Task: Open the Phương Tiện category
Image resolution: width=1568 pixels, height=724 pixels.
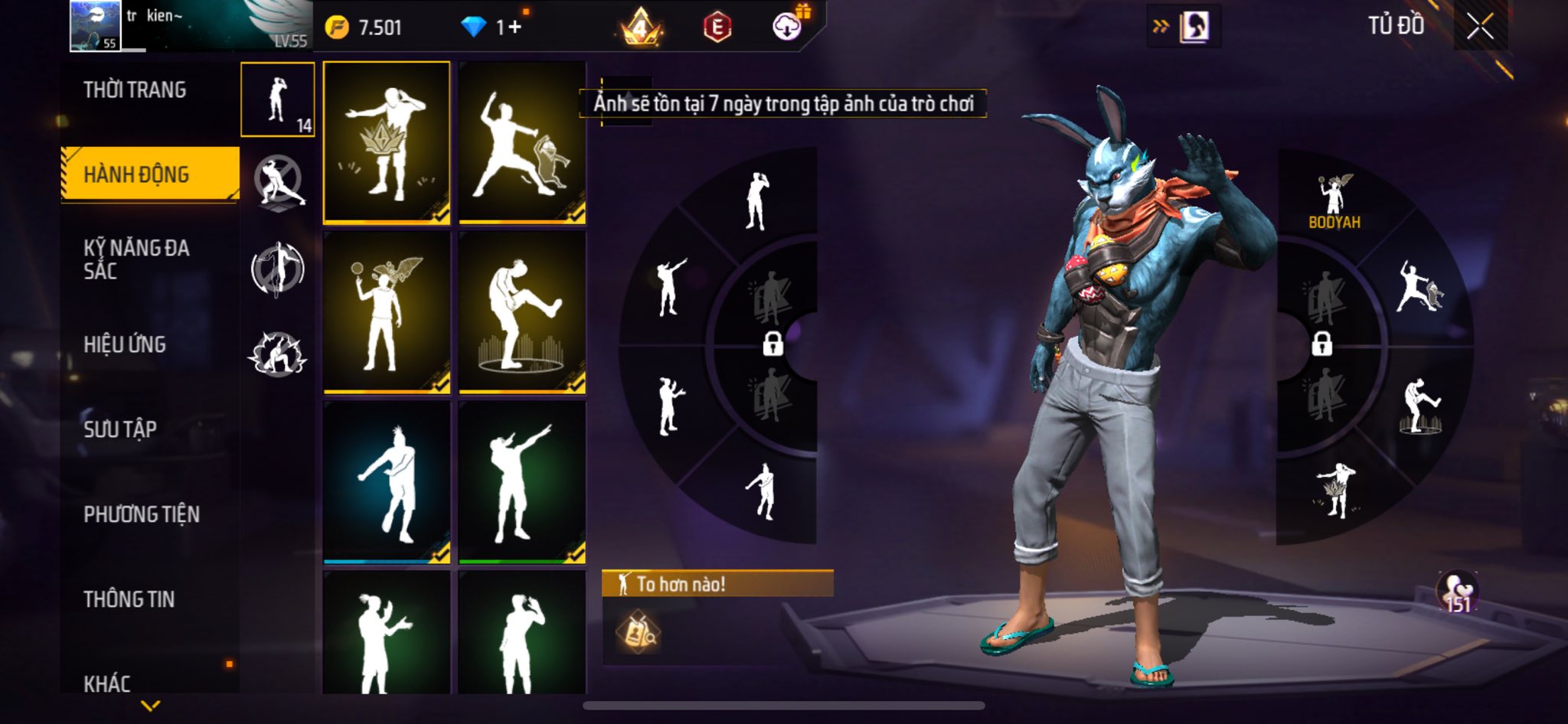Action: [142, 514]
